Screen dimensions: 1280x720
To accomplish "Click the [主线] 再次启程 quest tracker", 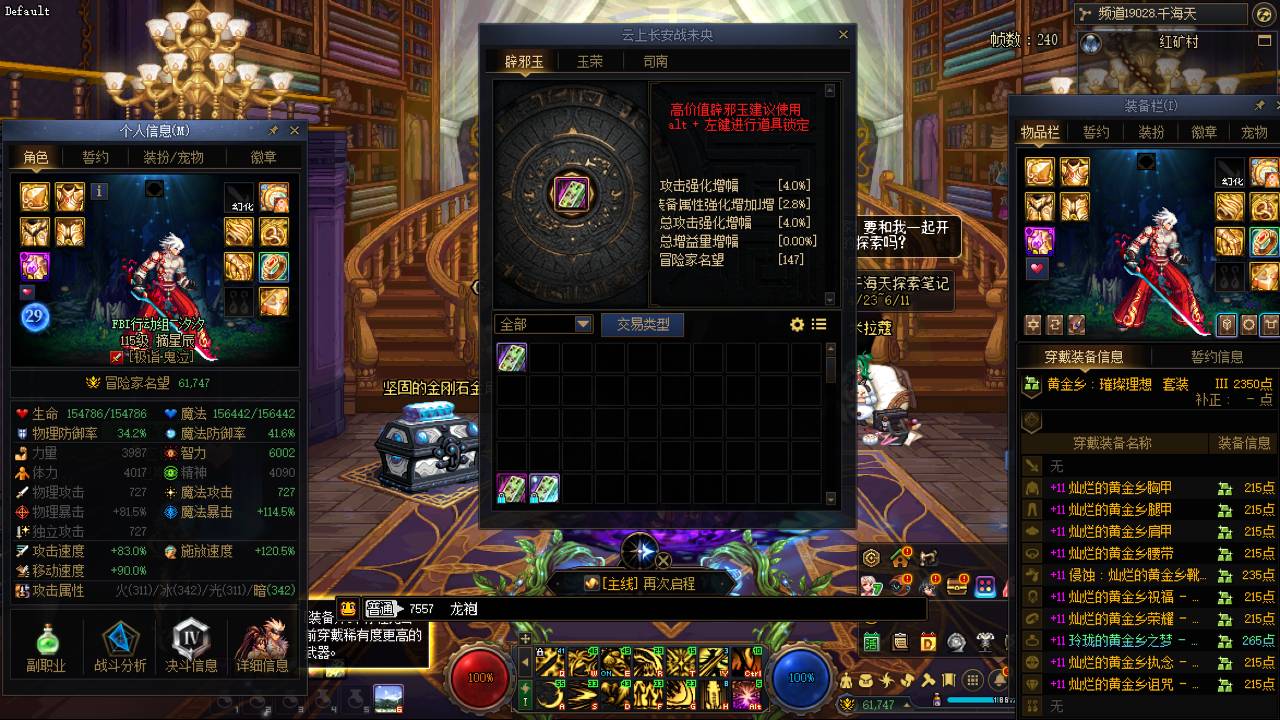I will pos(640,583).
